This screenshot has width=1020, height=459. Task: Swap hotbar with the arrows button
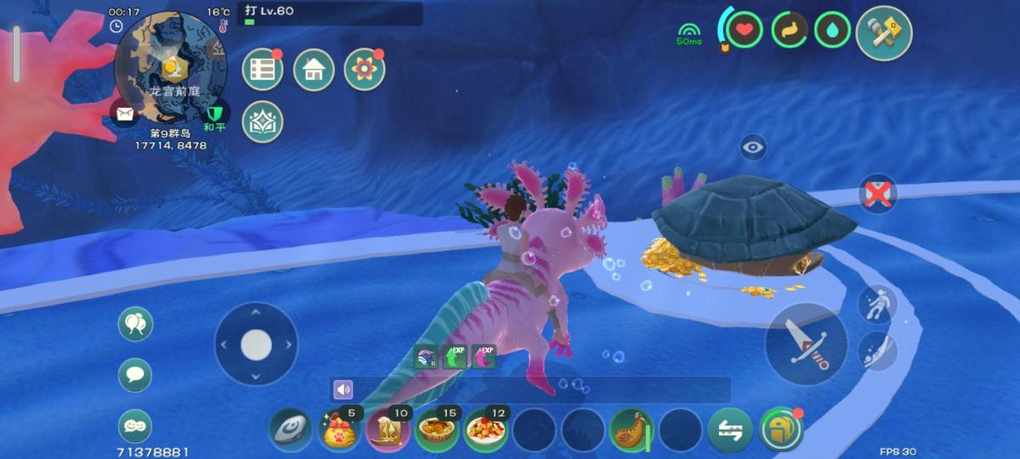730,431
